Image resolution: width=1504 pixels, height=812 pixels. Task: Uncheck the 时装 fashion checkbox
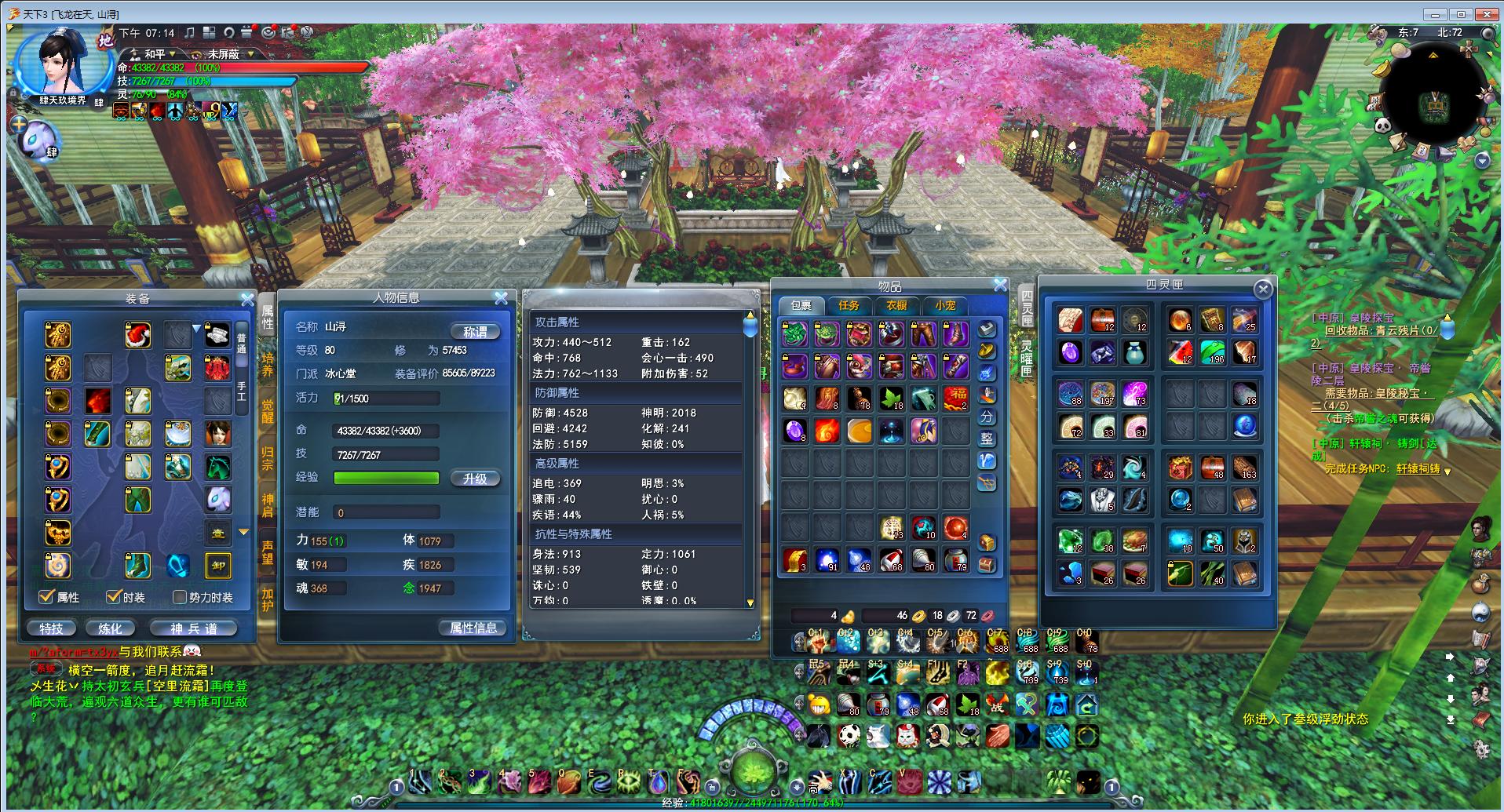[114, 597]
